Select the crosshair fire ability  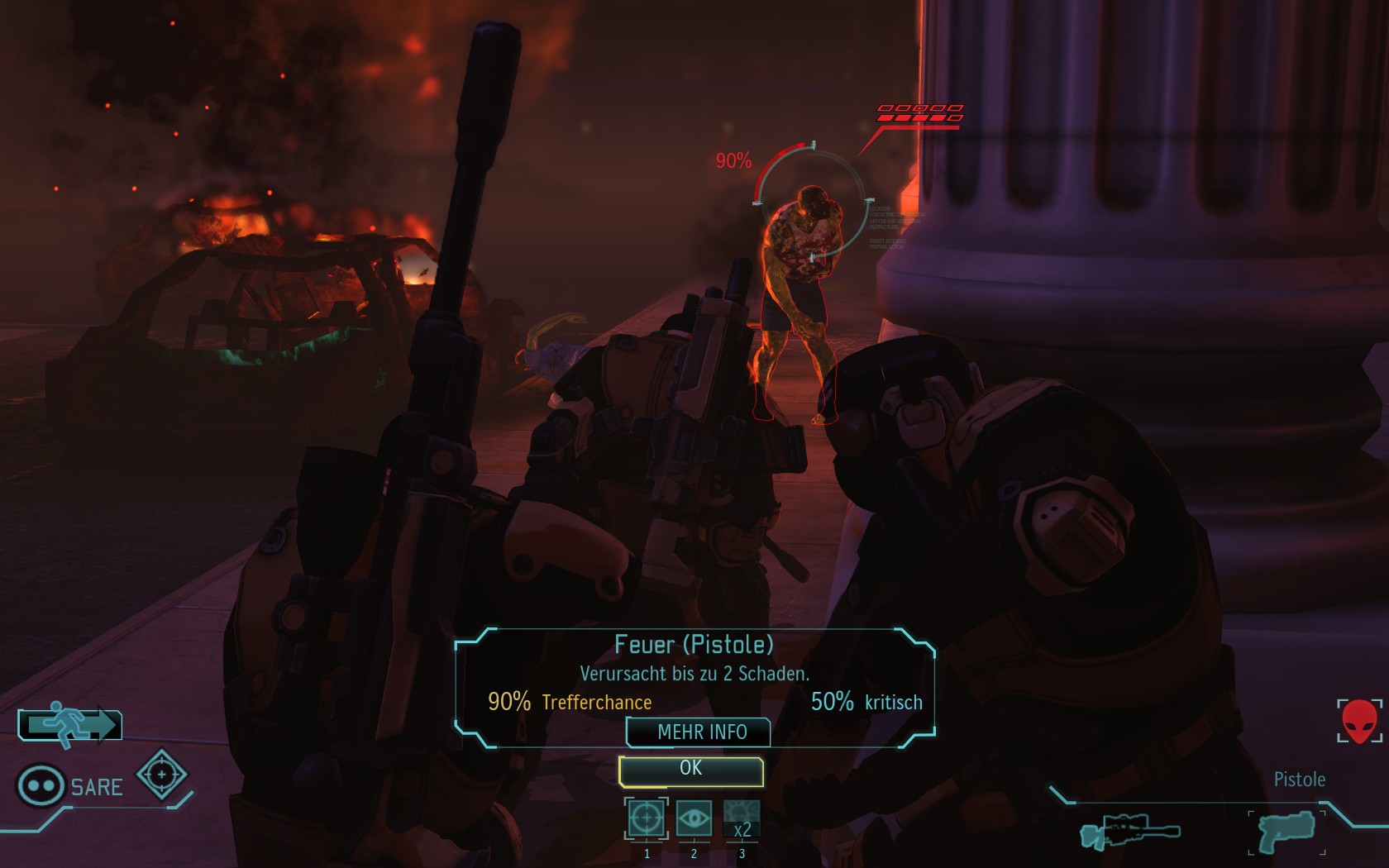tap(646, 818)
